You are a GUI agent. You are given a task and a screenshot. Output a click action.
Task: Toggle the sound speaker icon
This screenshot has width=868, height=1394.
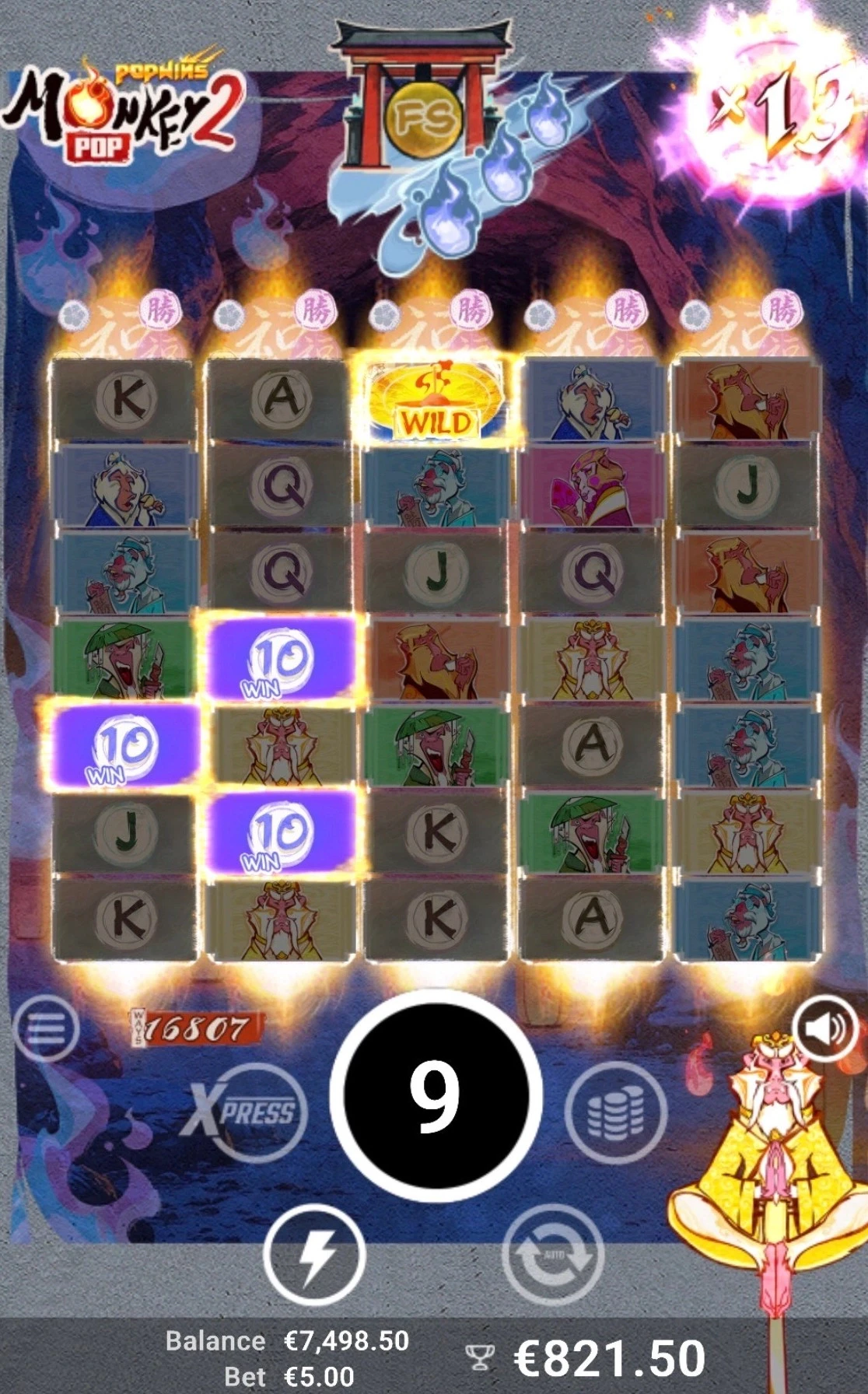click(x=825, y=1028)
